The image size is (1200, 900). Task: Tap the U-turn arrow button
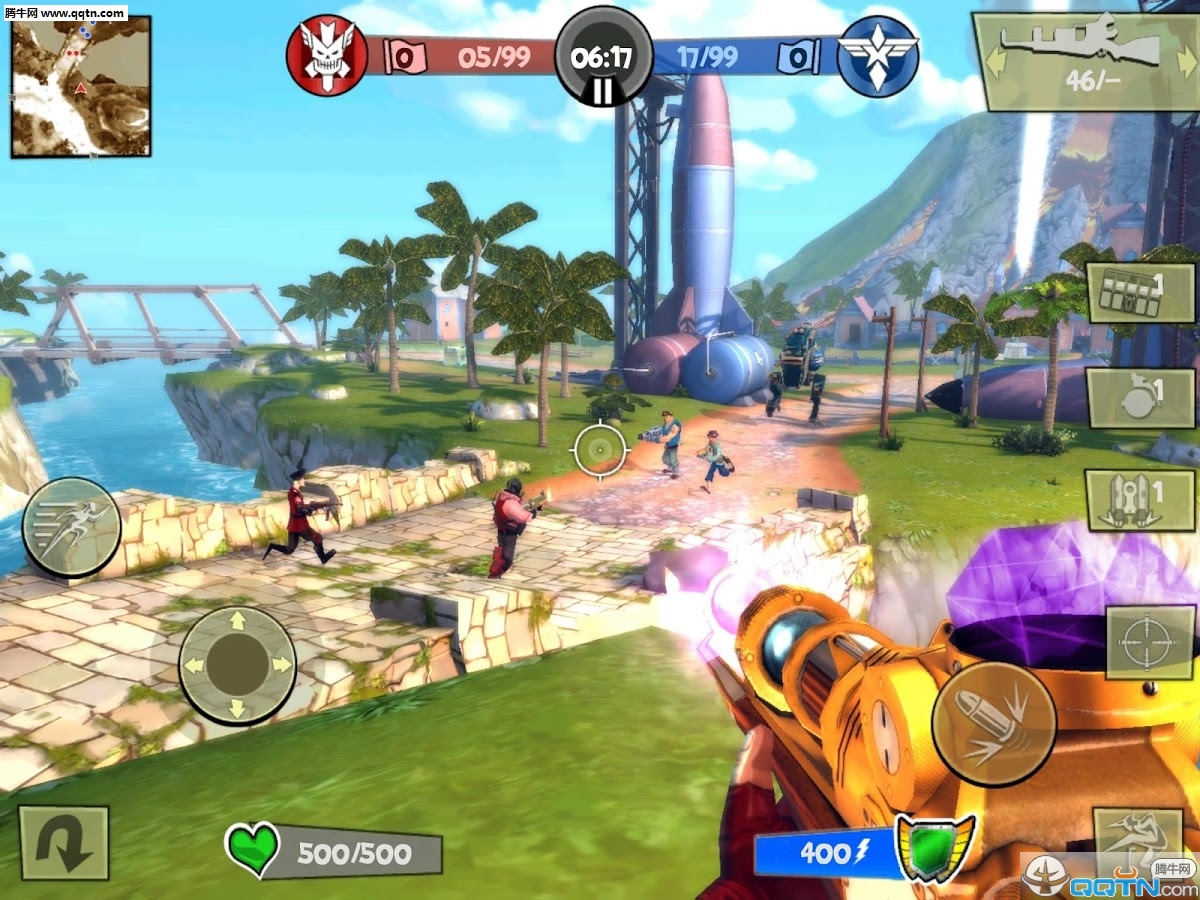click(63, 843)
